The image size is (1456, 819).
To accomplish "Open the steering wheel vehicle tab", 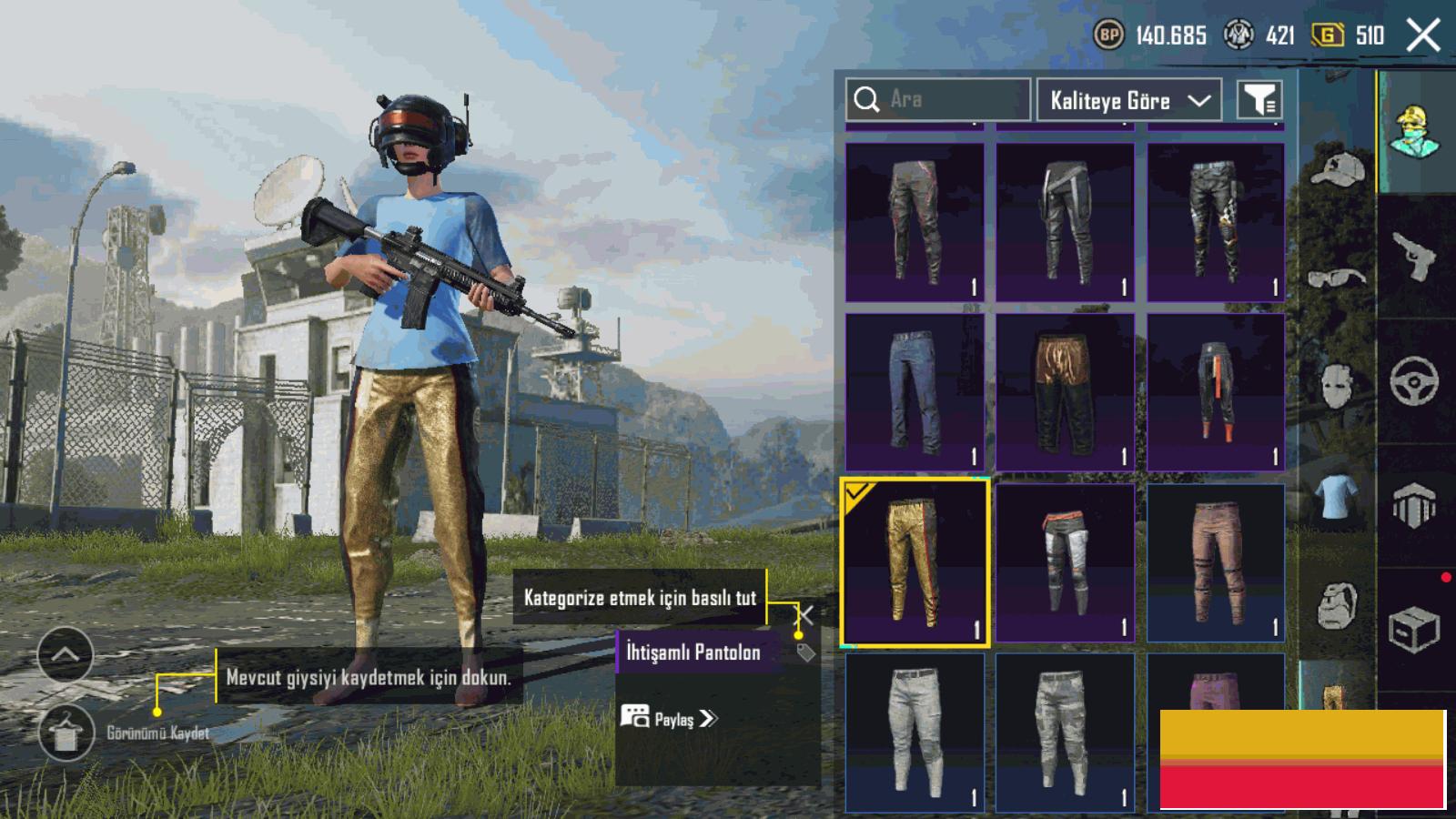I will pyautogui.click(x=1414, y=380).
